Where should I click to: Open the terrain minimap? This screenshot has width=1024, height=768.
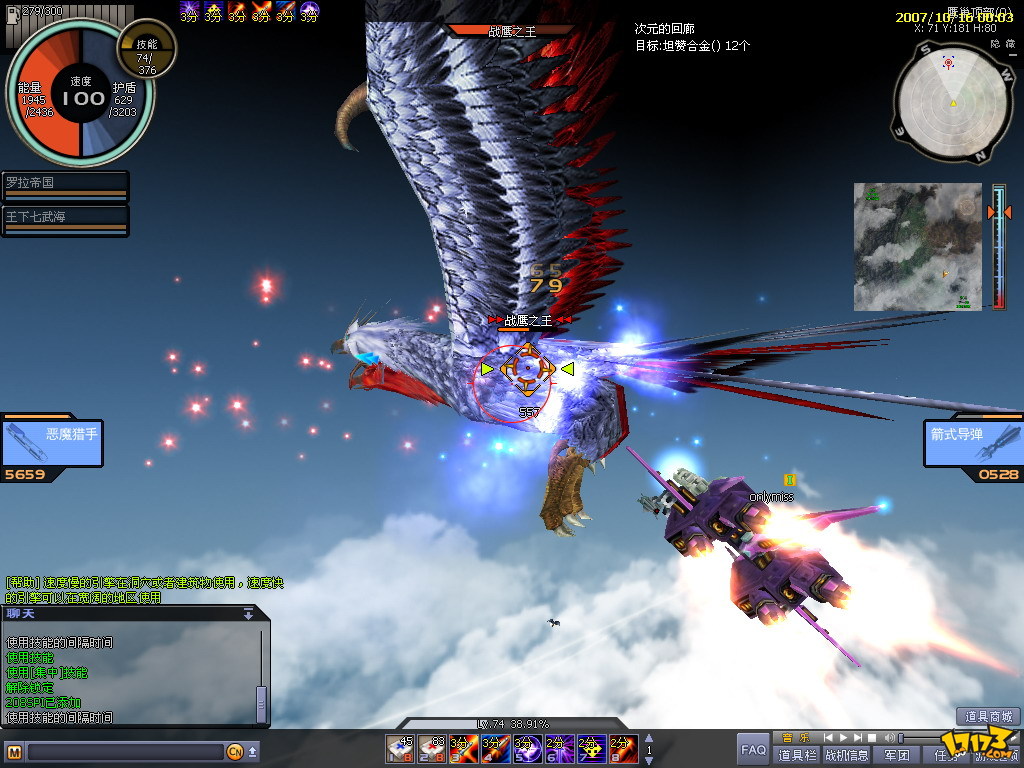[x=917, y=246]
